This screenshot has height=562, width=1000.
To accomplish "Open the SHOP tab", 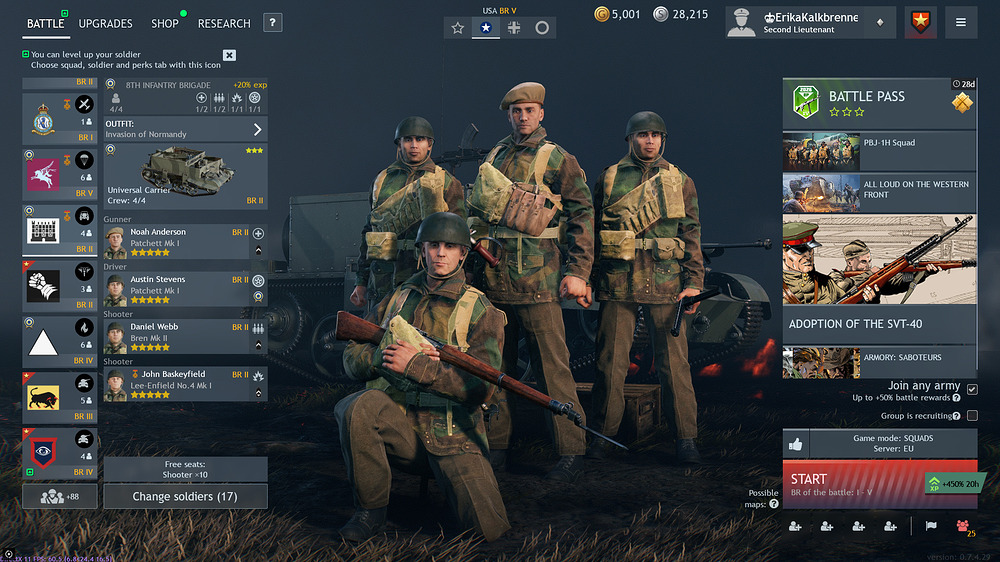I will coord(165,23).
